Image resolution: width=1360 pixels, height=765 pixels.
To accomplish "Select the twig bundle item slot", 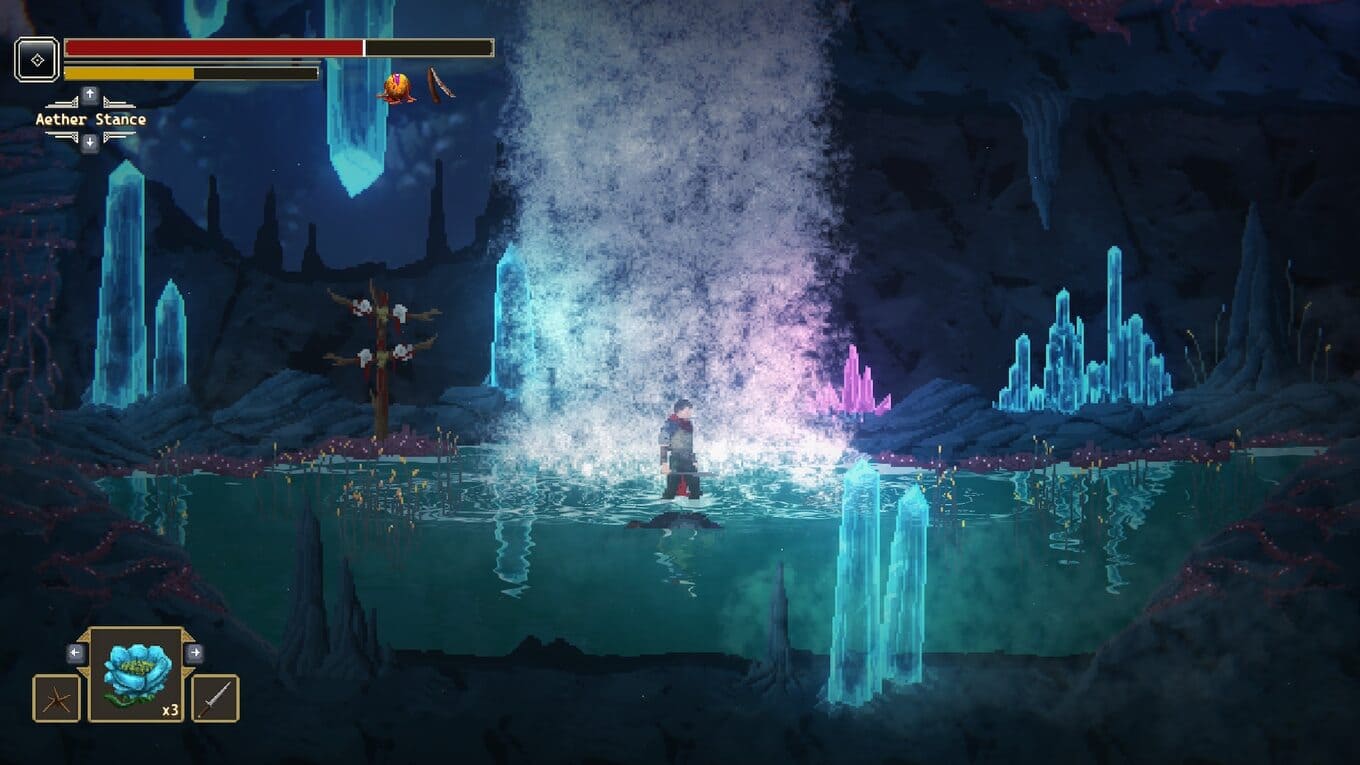I will (x=56, y=698).
